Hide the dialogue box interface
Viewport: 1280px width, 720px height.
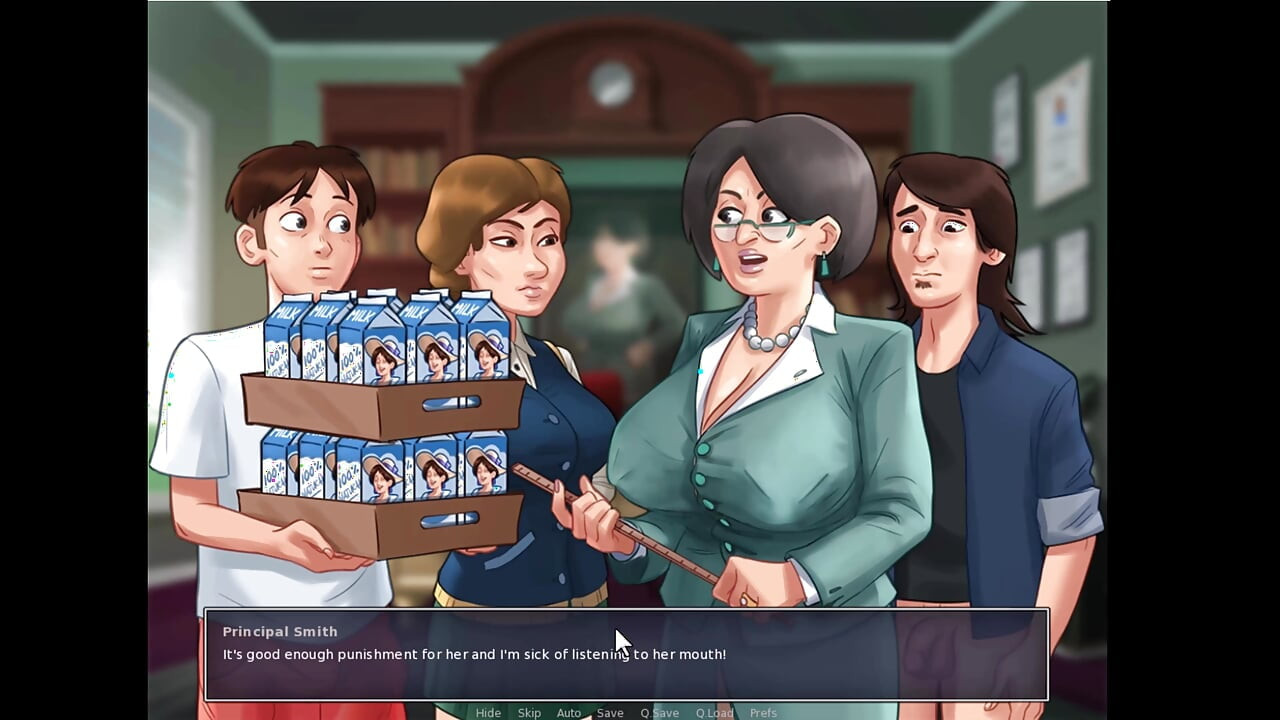coord(489,712)
